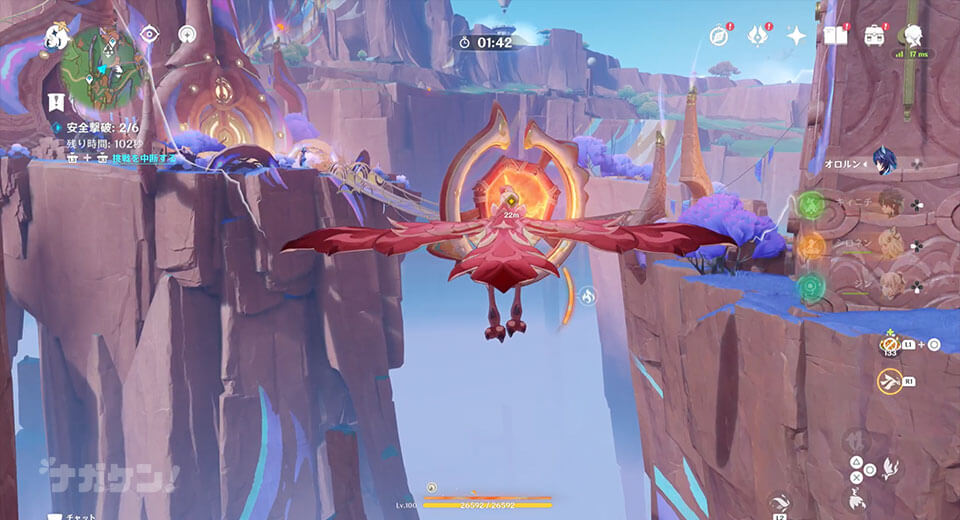This screenshot has width=960, height=520.
Task: Open the character profile silhouette icon
Action: (912, 36)
